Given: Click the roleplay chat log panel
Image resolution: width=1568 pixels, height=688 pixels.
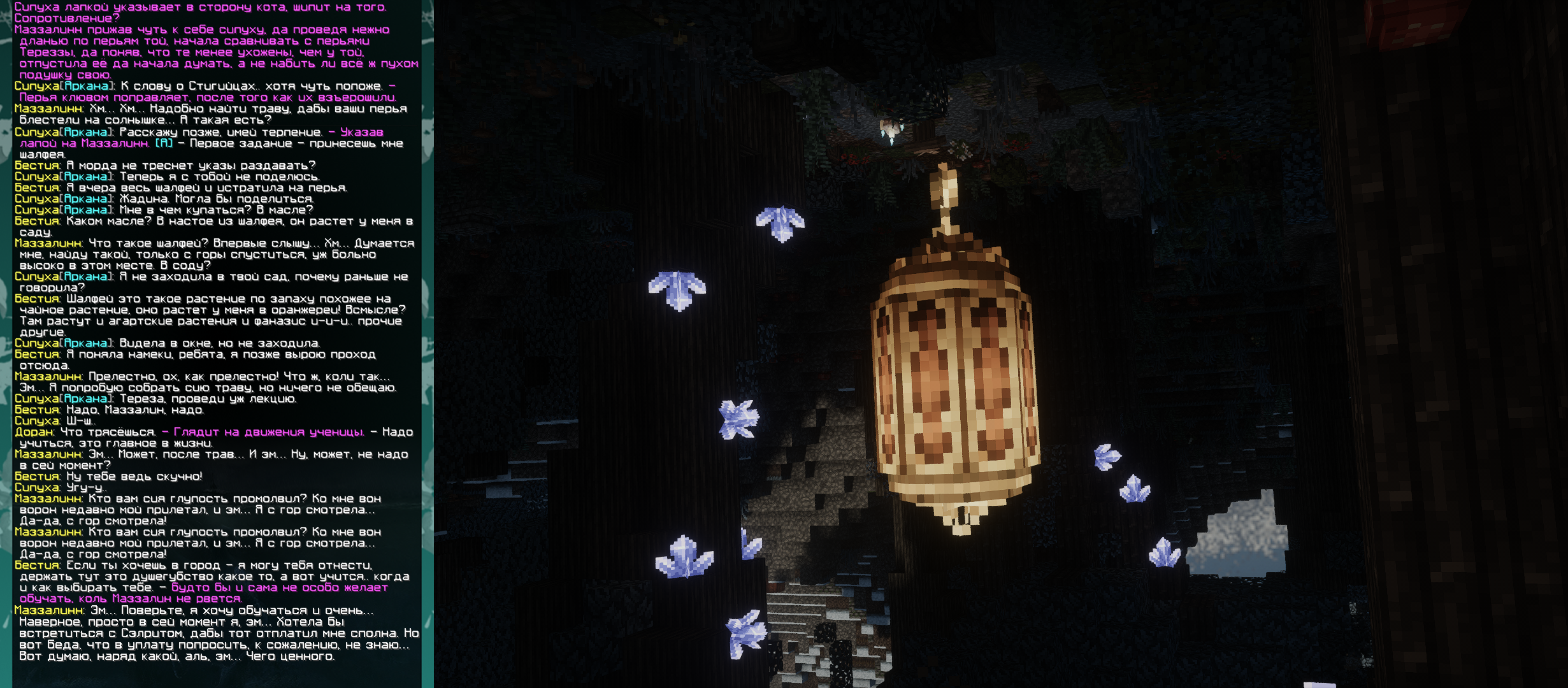Looking at the screenshot, I should (x=217, y=331).
